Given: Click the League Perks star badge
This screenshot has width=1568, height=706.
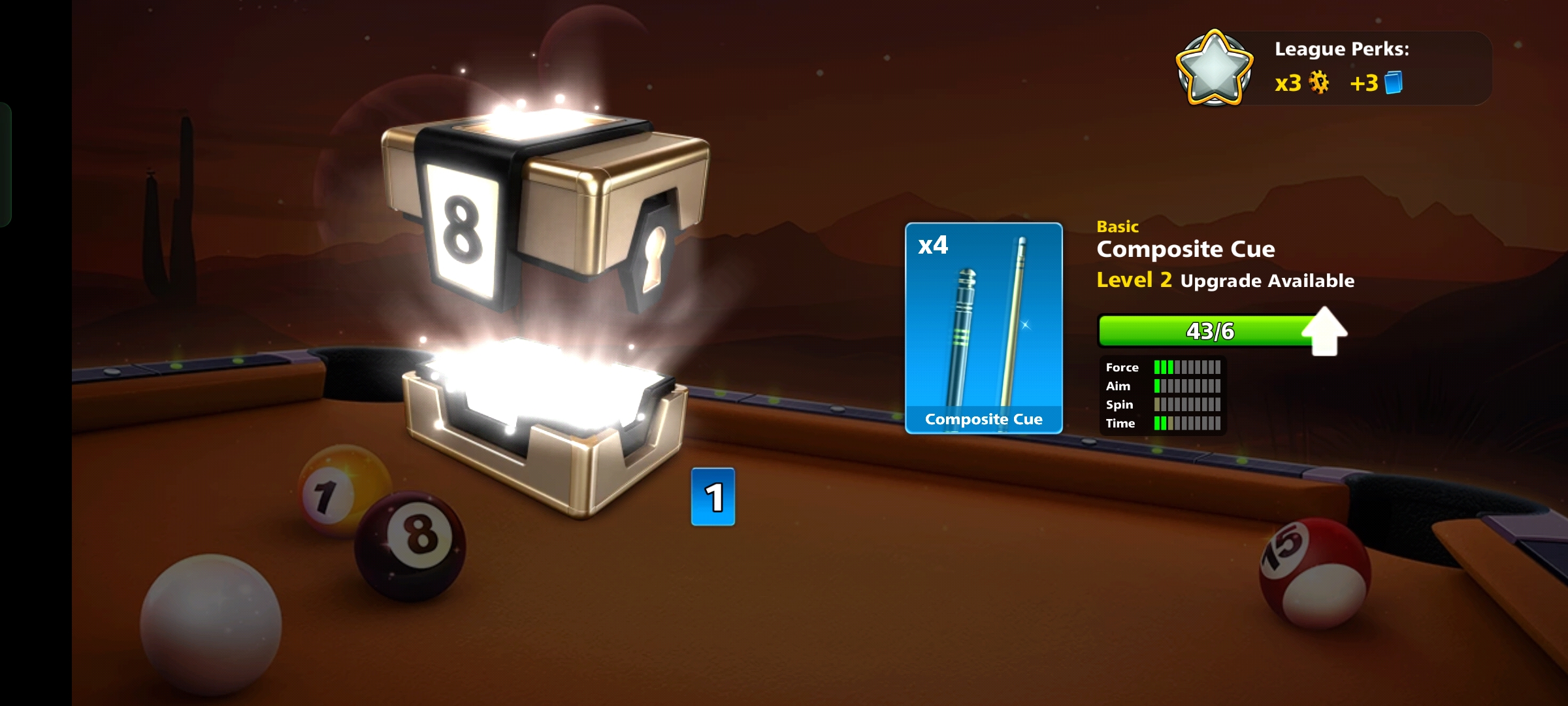Looking at the screenshot, I should (1214, 69).
